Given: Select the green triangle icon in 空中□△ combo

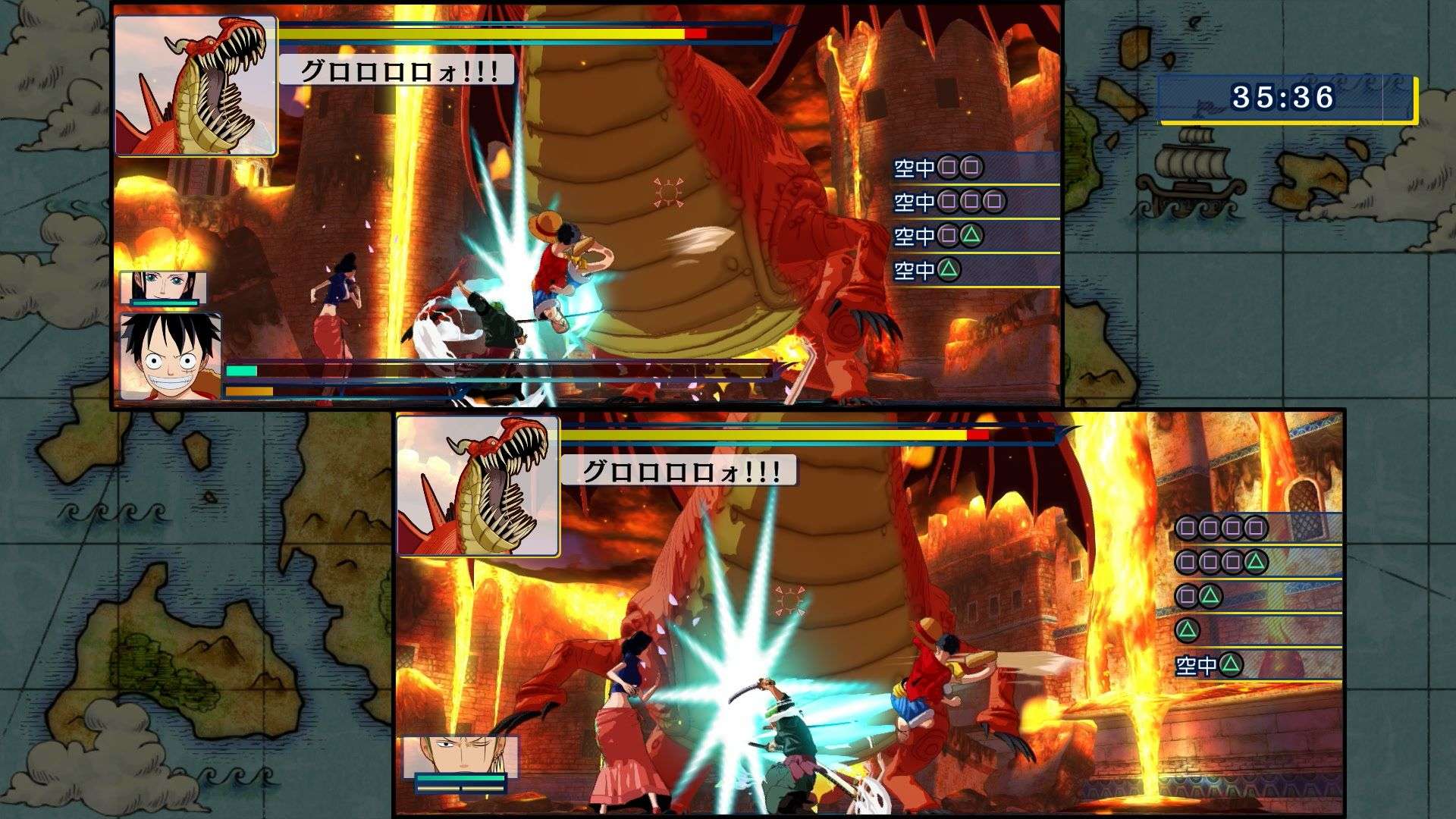Looking at the screenshot, I should pyautogui.click(x=971, y=235).
